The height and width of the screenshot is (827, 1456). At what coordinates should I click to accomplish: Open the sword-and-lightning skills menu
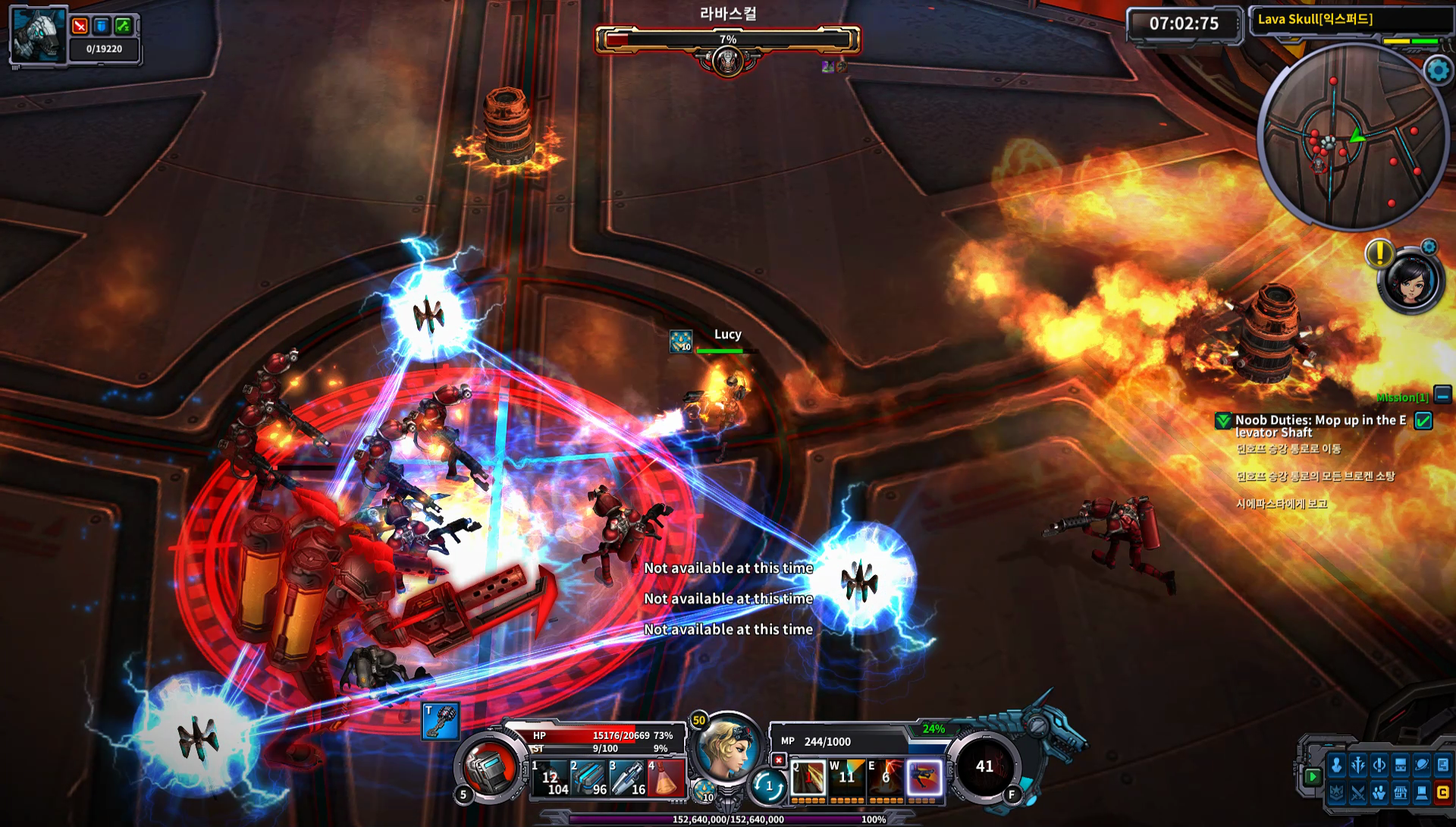pyautogui.click(x=1358, y=766)
